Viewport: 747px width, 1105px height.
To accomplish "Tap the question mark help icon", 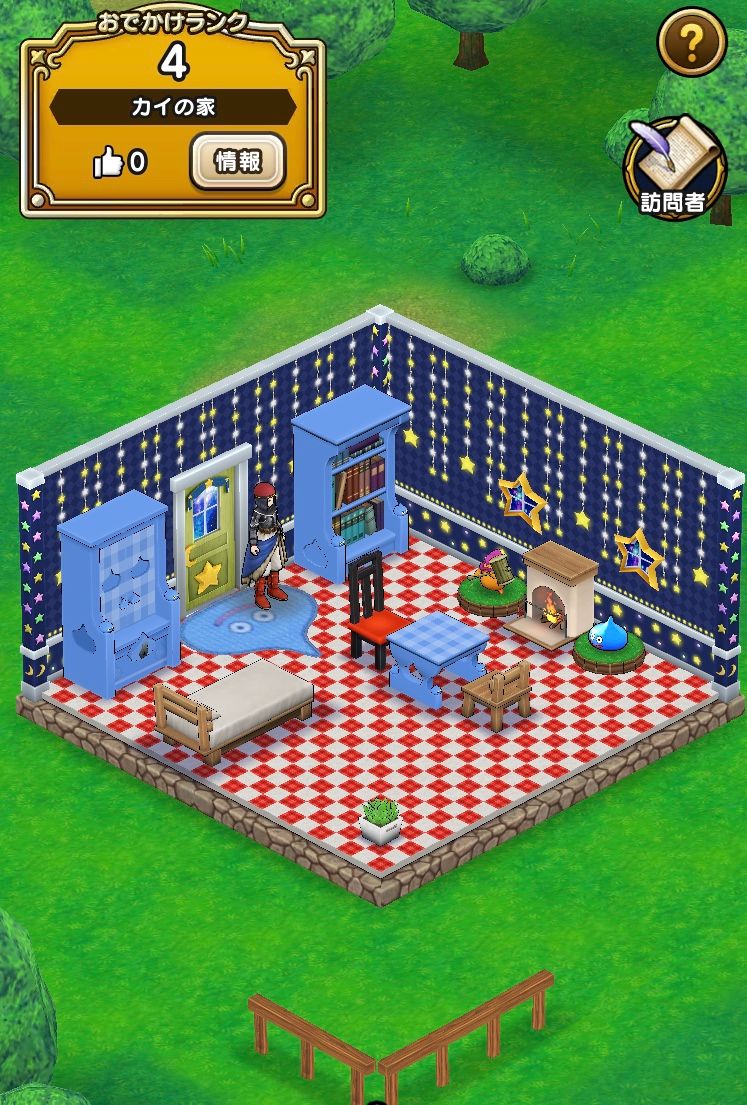I will click(691, 42).
